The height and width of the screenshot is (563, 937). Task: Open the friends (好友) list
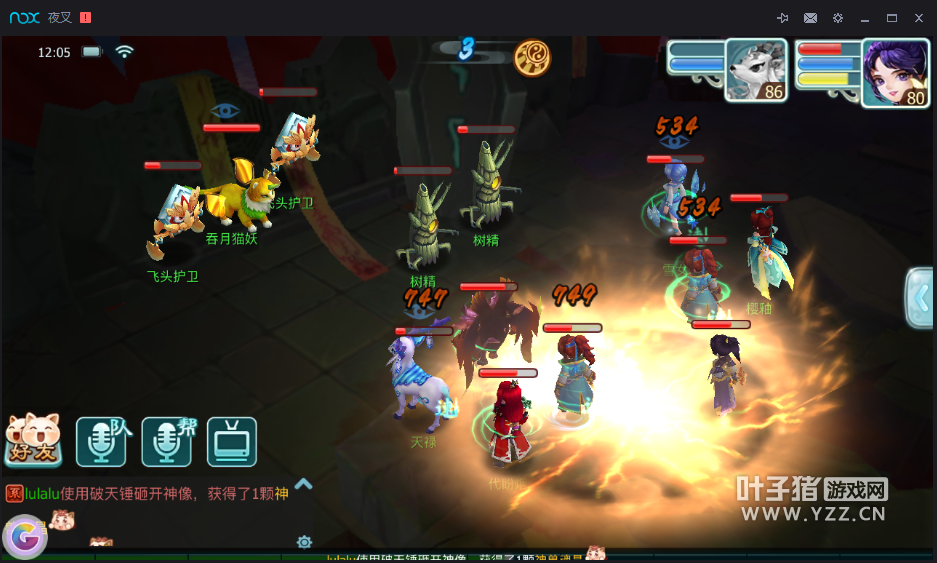[33, 441]
